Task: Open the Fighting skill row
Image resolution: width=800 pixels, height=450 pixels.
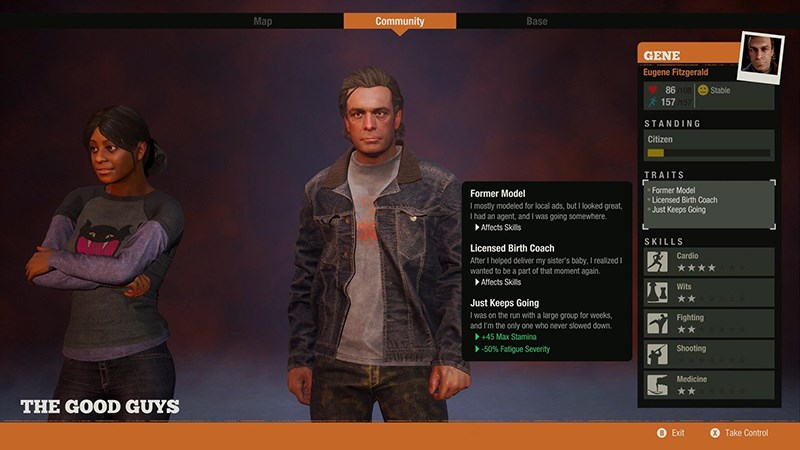Action: pyautogui.click(x=708, y=323)
